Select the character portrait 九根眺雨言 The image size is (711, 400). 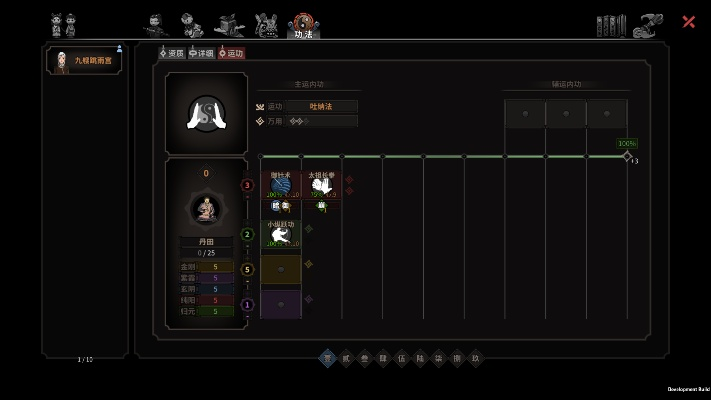click(85, 61)
